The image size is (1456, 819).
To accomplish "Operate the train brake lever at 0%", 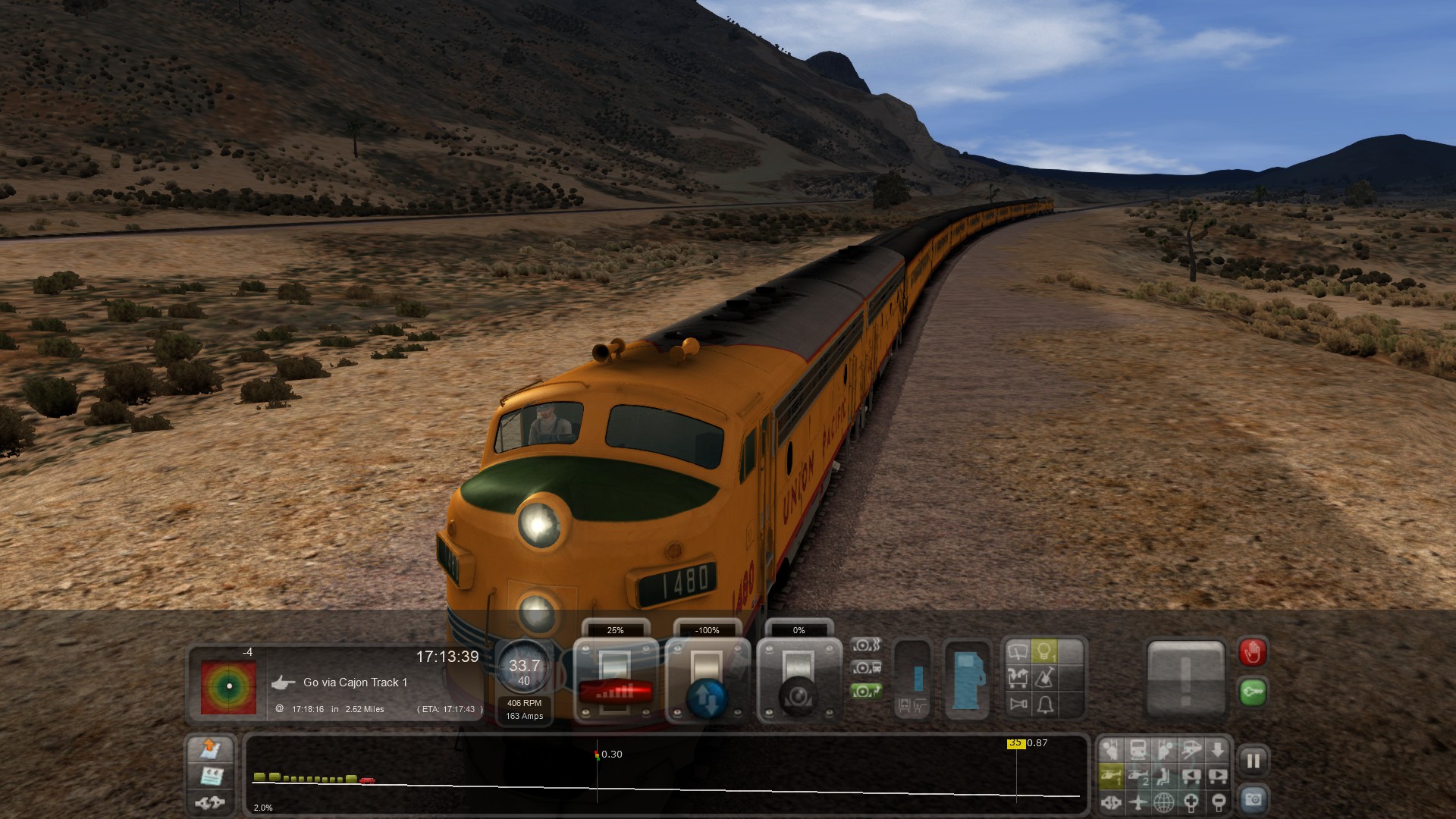I will tap(799, 679).
